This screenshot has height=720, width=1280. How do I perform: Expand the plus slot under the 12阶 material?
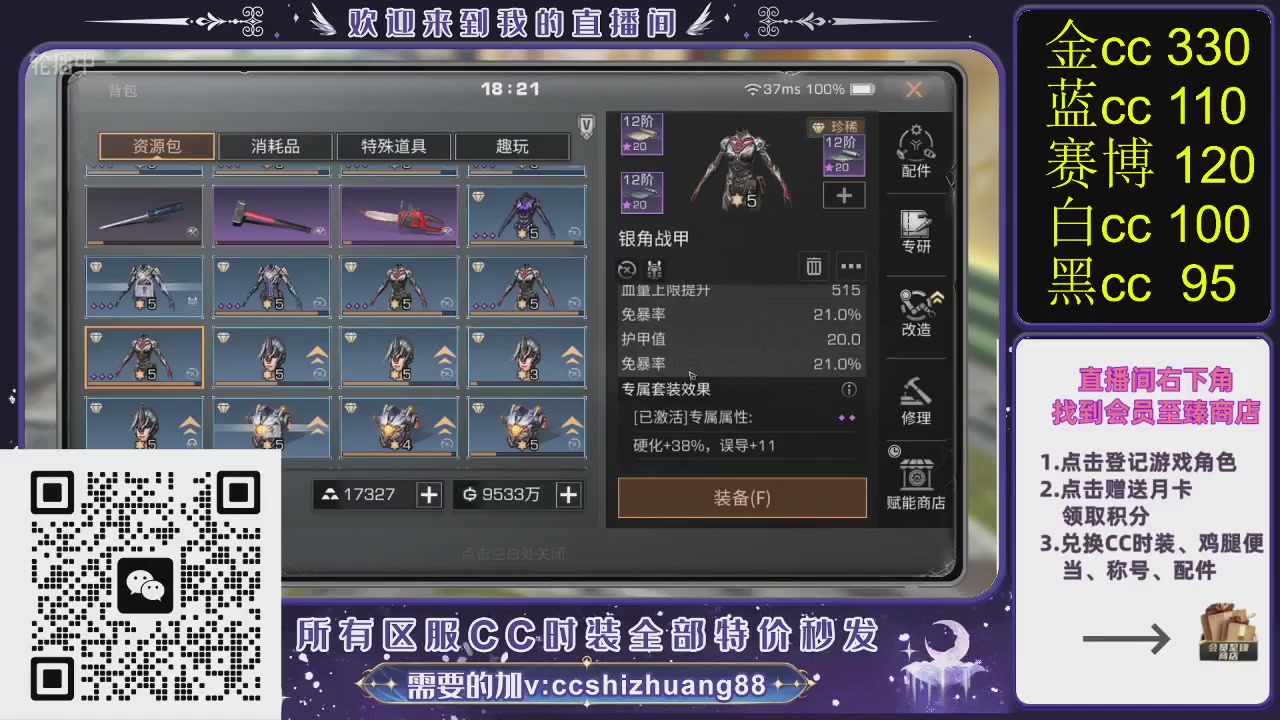(843, 196)
